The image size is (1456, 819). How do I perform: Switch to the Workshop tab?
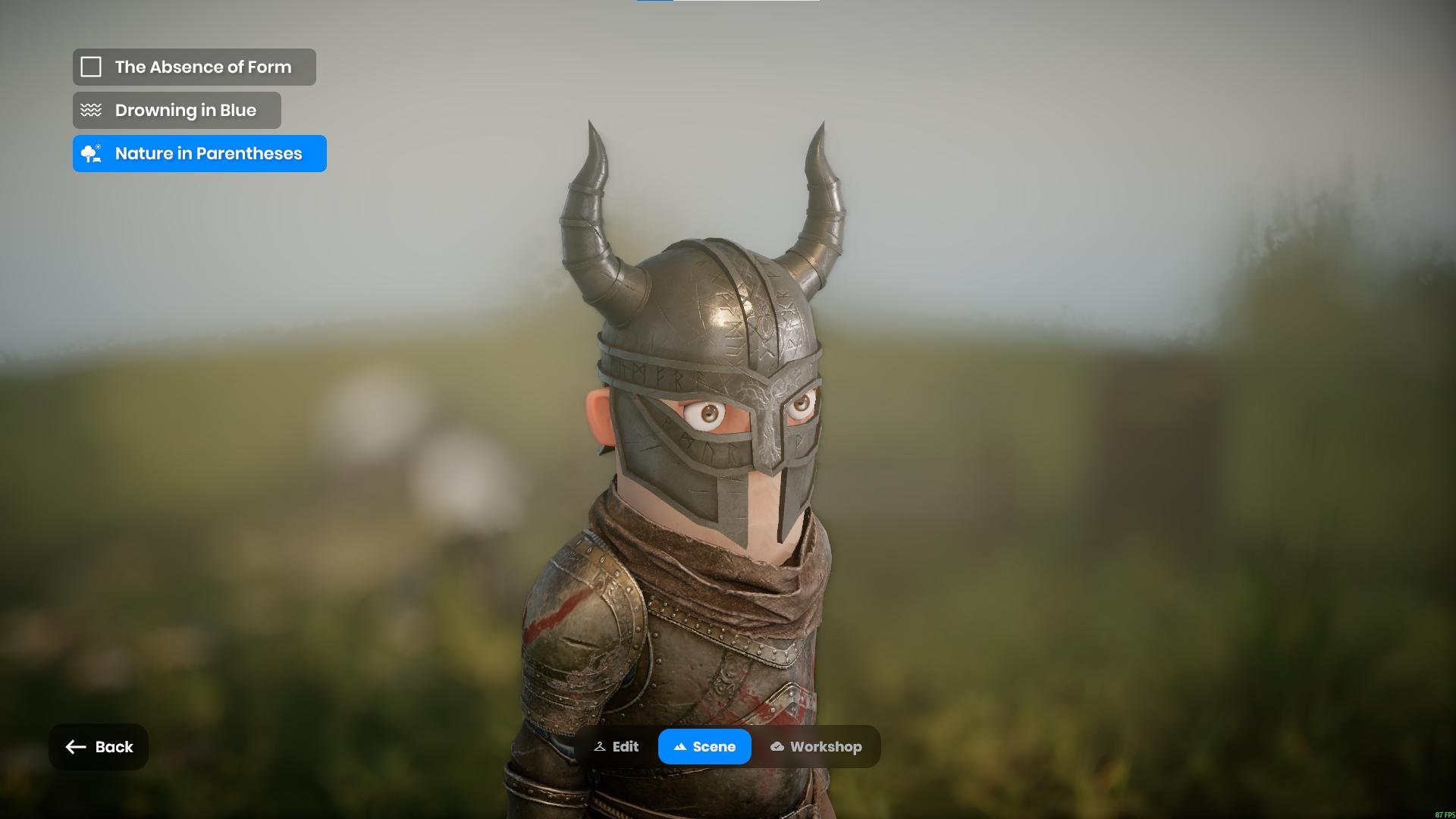pyautogui.click(x=816, y=747)
